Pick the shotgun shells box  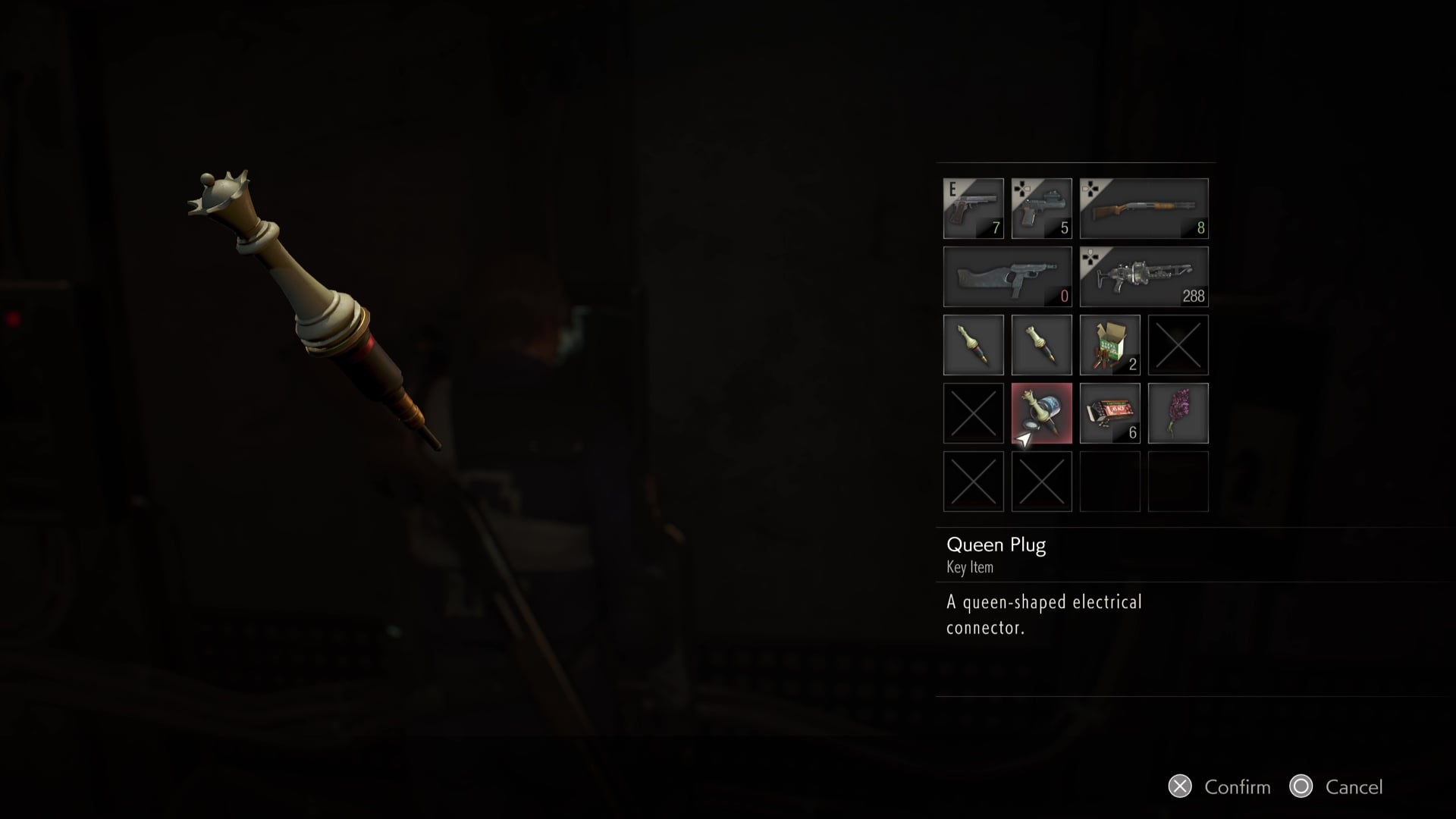pos(1109,345)
